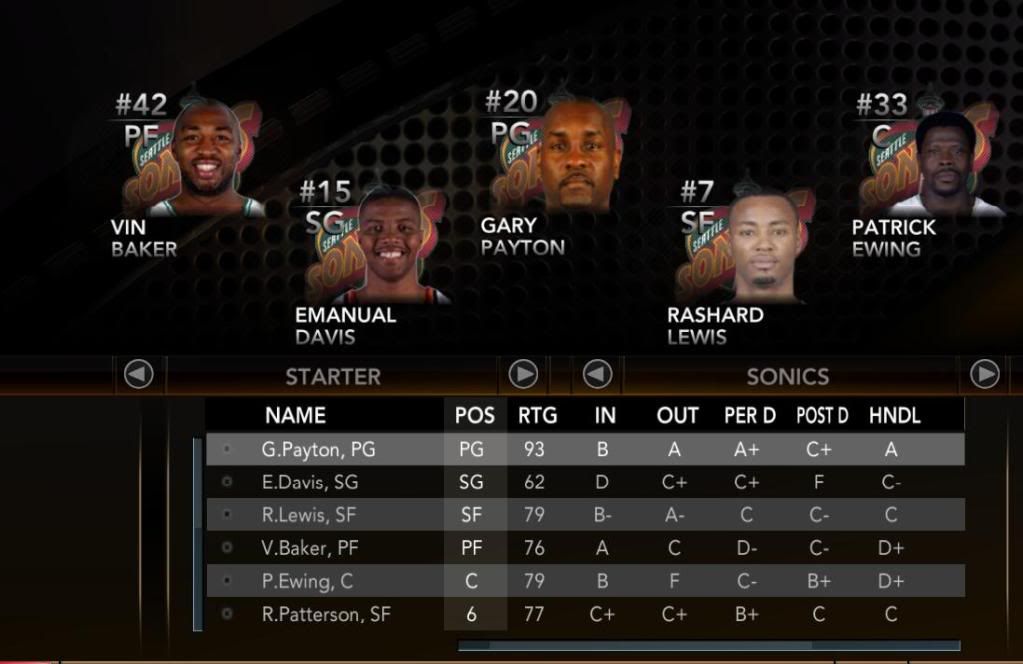Switch to next team after SONICS

pos(985,375)
